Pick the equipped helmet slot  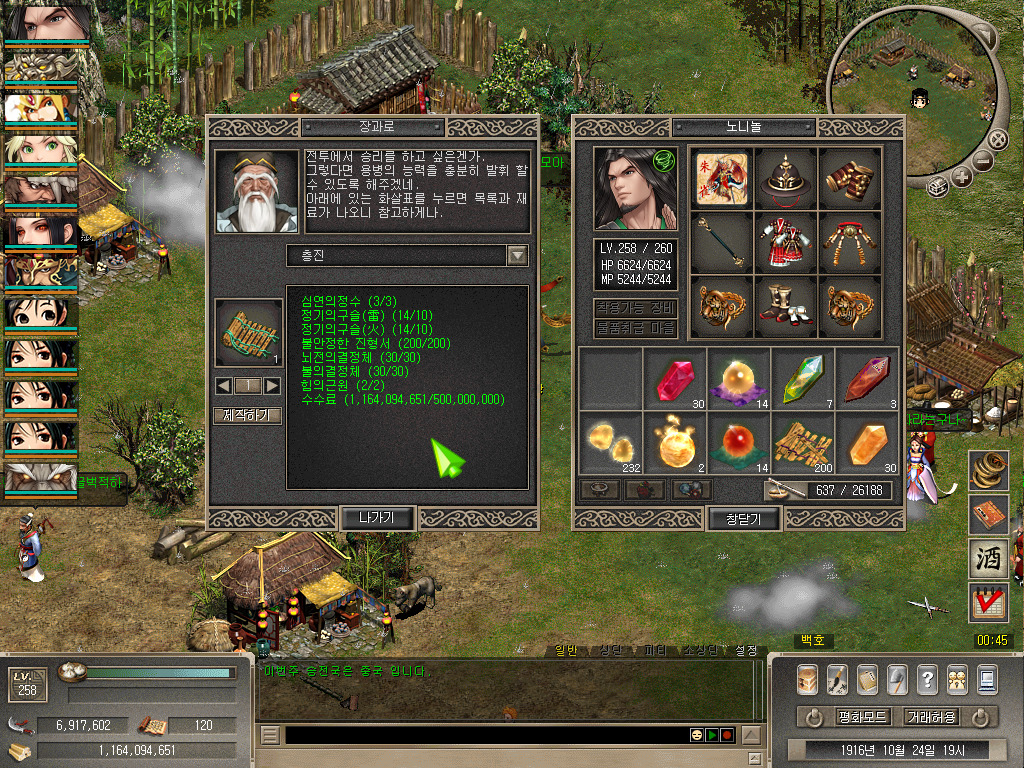(785, 178)
